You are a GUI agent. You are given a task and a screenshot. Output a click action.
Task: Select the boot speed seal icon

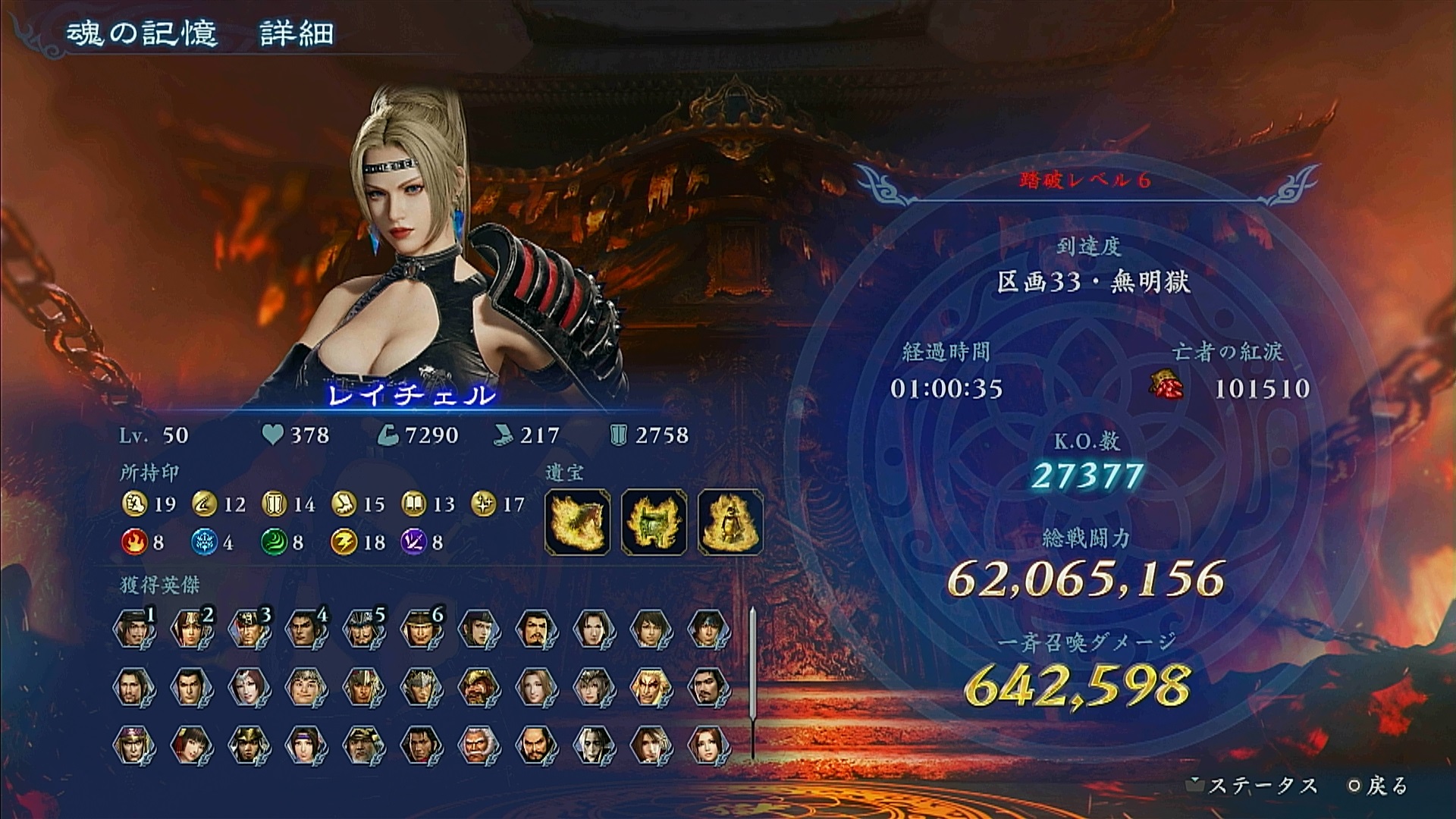point(344,504)
